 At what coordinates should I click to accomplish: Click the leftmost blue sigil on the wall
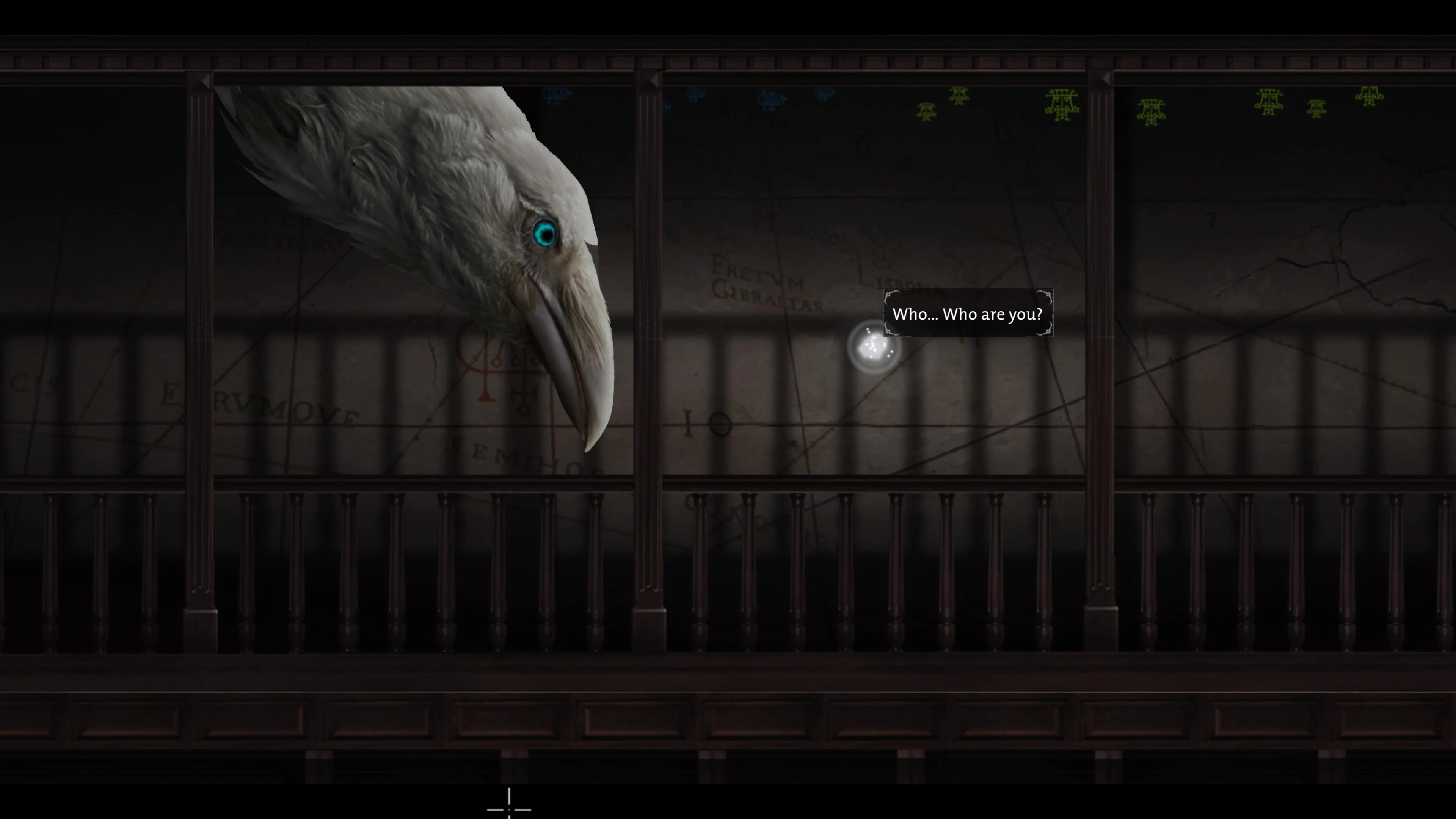(556, 96)
